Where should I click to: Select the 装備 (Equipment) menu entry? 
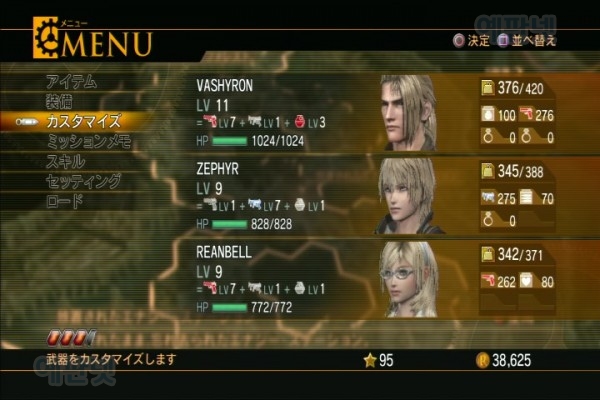pyautogui.click(x=58, y=101)
